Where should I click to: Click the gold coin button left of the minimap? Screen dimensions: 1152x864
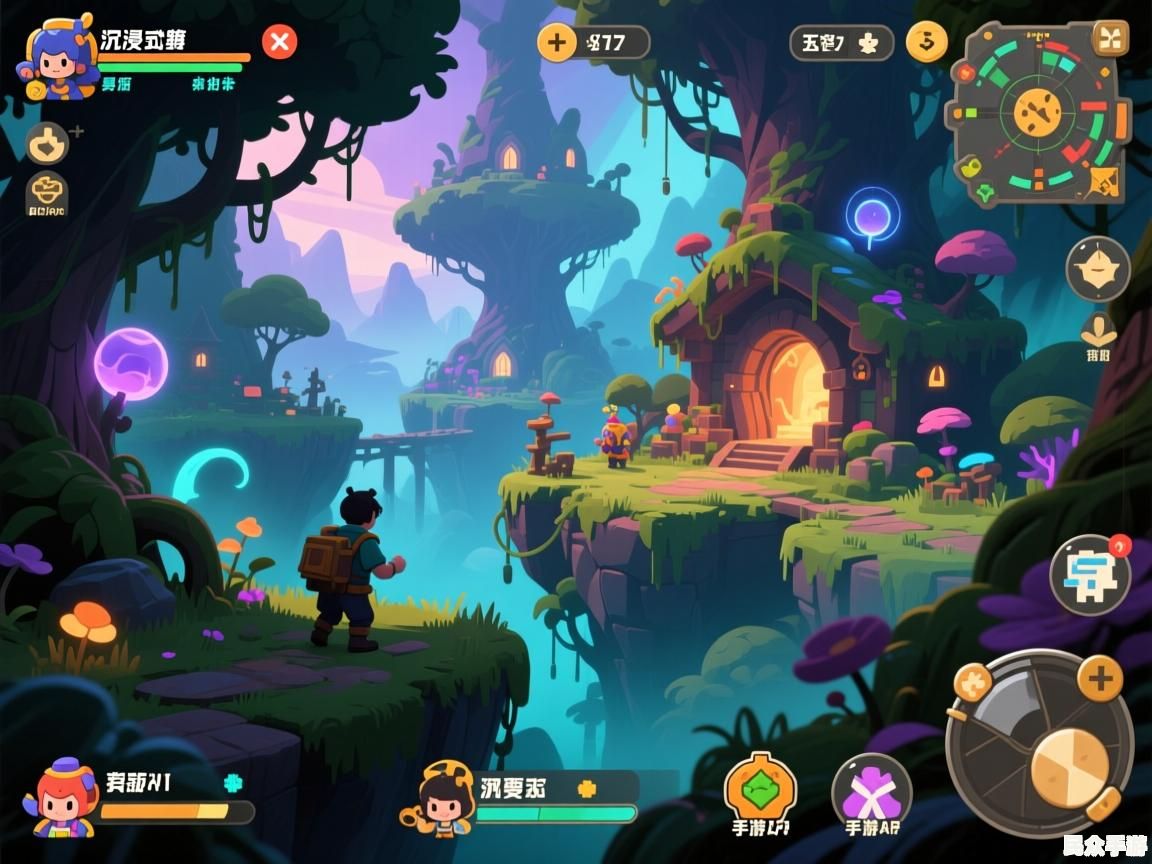pyautogui.click(x=926, y=42)
